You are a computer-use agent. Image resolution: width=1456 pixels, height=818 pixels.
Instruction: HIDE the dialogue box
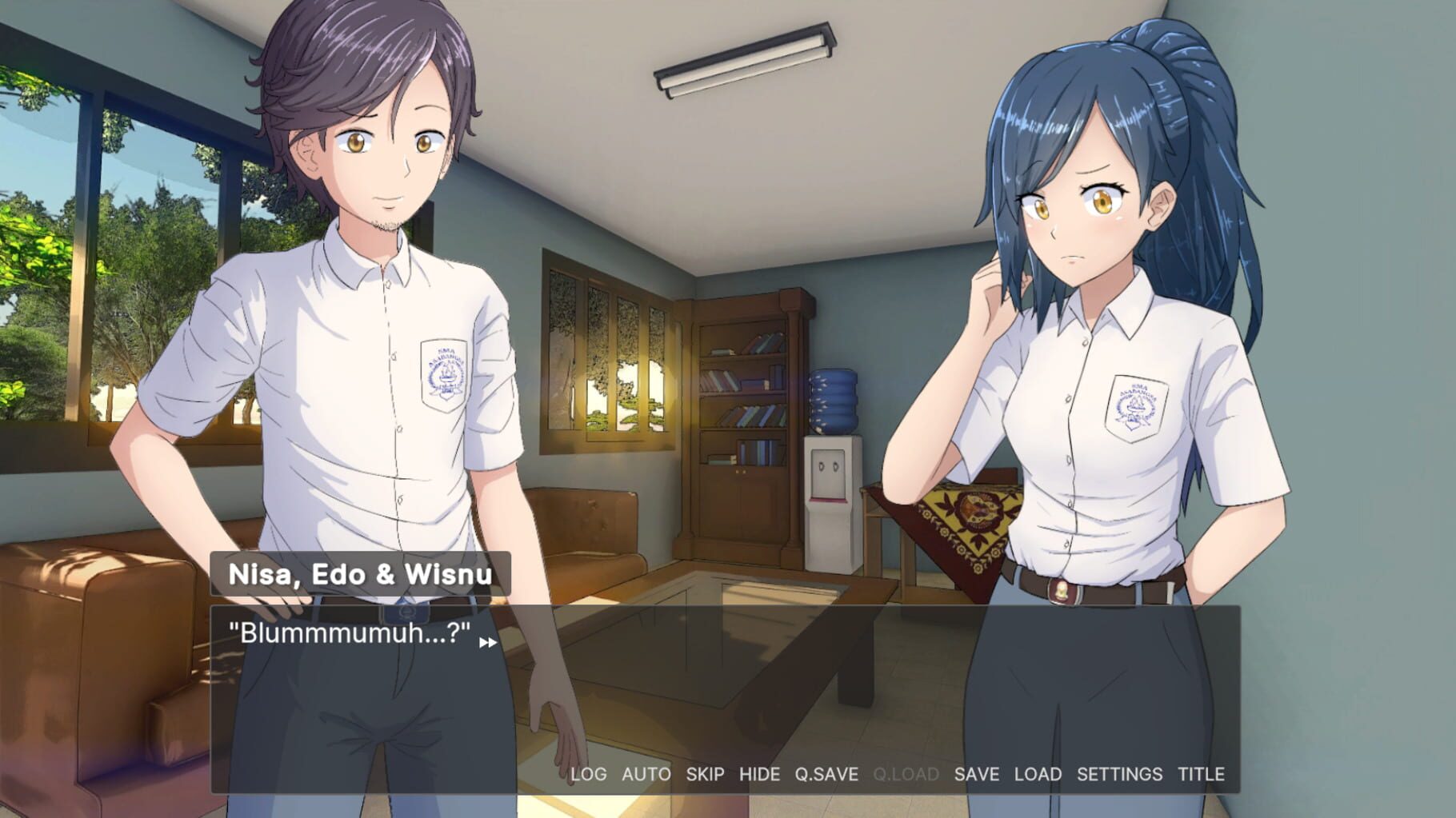(x=762, y=774)
